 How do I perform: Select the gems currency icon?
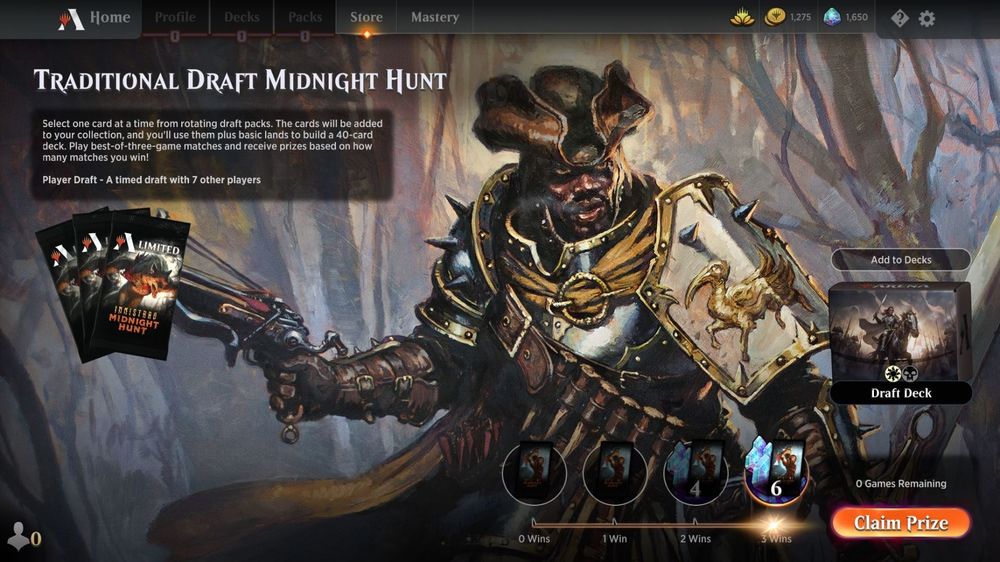point(833,17)
